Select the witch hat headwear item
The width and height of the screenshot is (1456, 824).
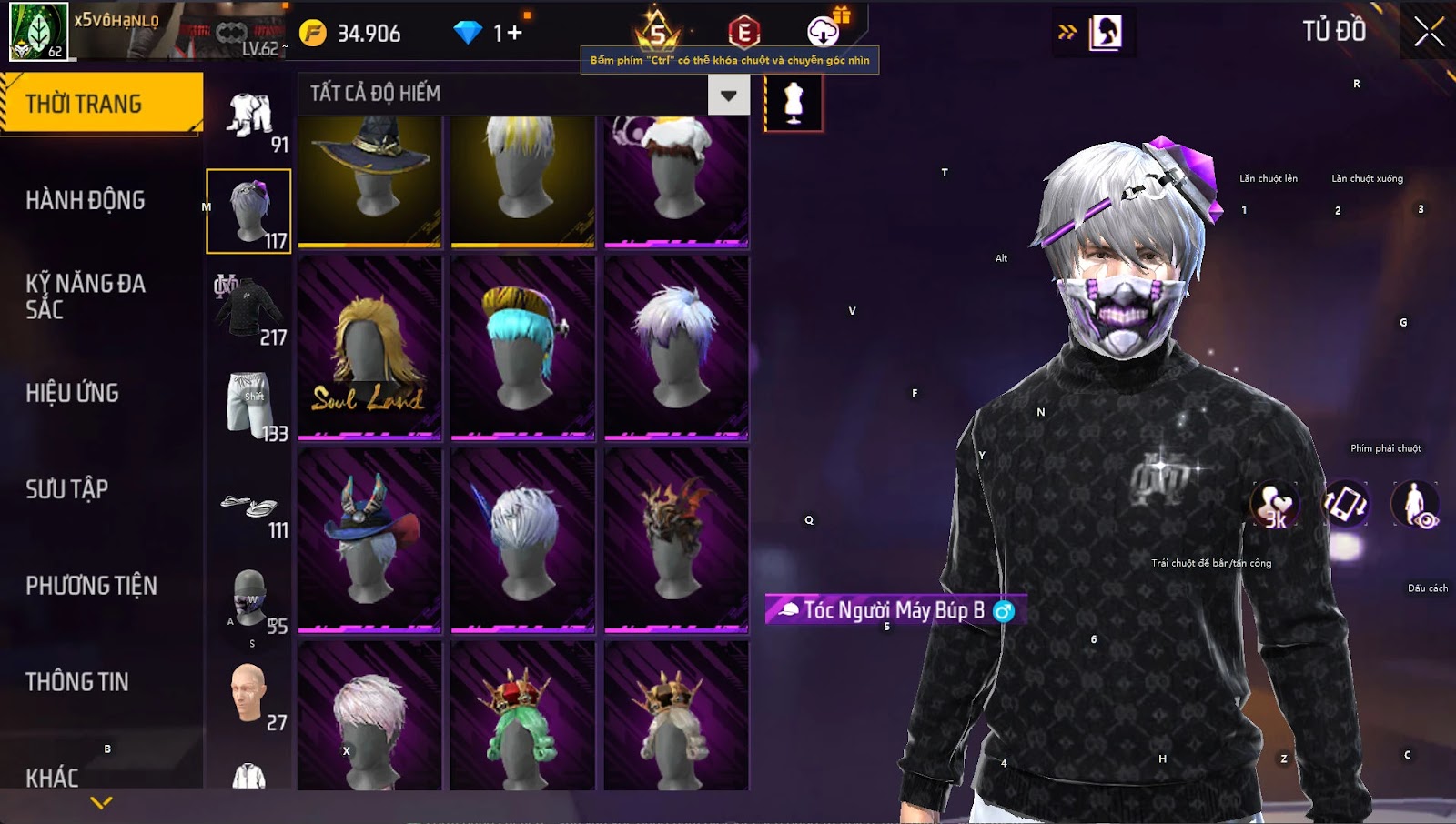tap(369, 180)
